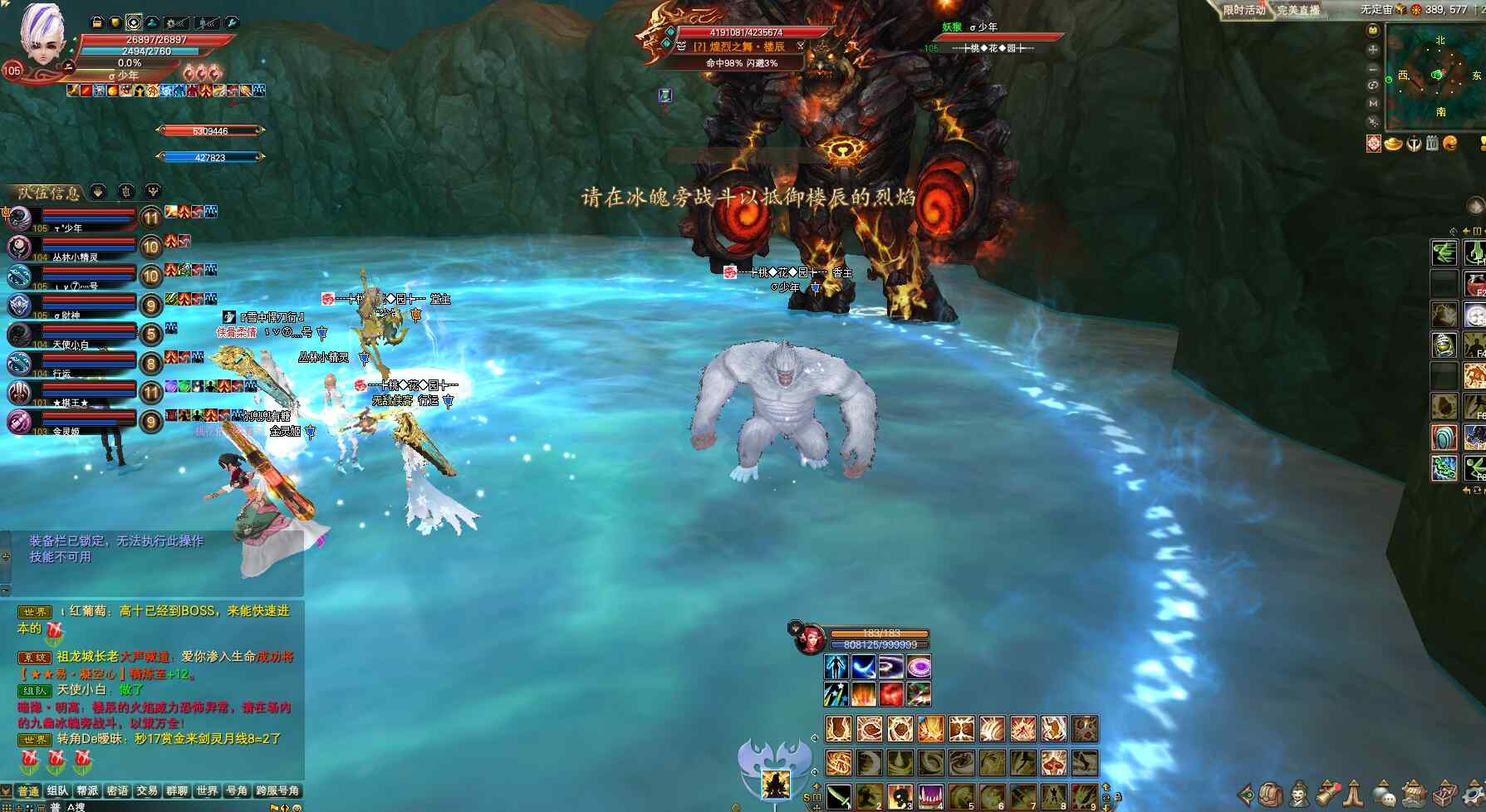Click the minimap display

pyautogui.click(x=1435, y=76)
